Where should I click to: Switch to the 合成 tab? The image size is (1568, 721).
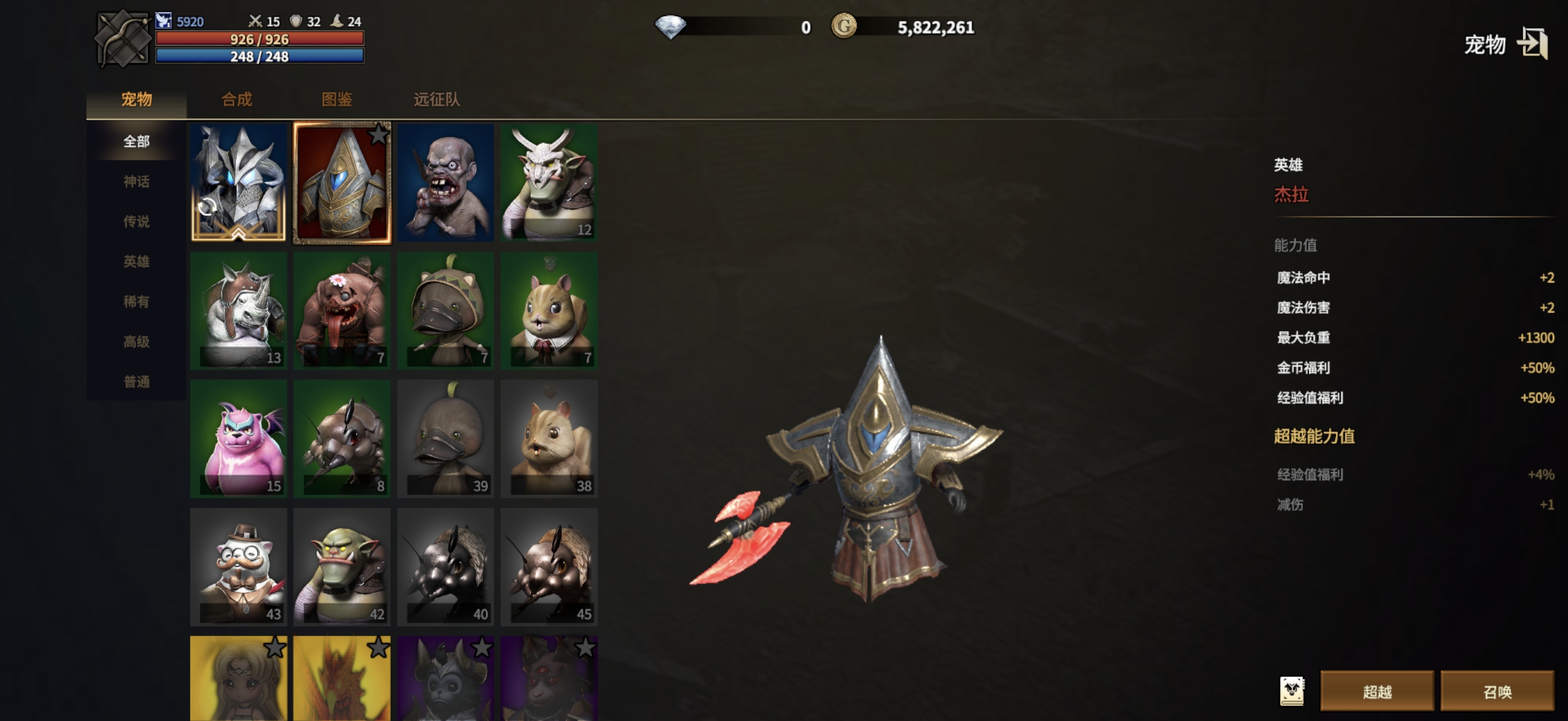tap(237, 99)
